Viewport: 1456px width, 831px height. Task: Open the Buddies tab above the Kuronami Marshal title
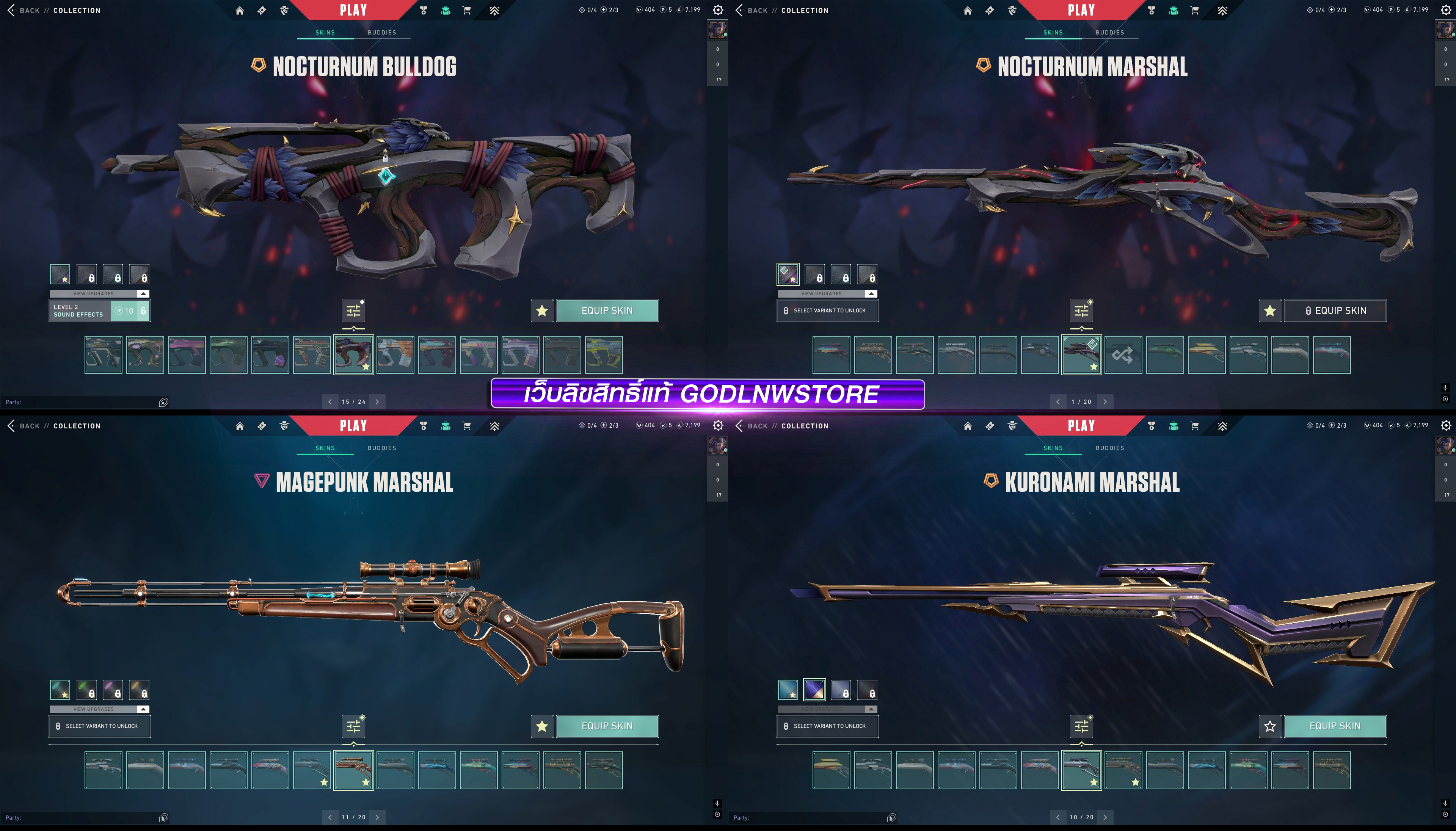pyautogui.click(x=1109, y=448)
